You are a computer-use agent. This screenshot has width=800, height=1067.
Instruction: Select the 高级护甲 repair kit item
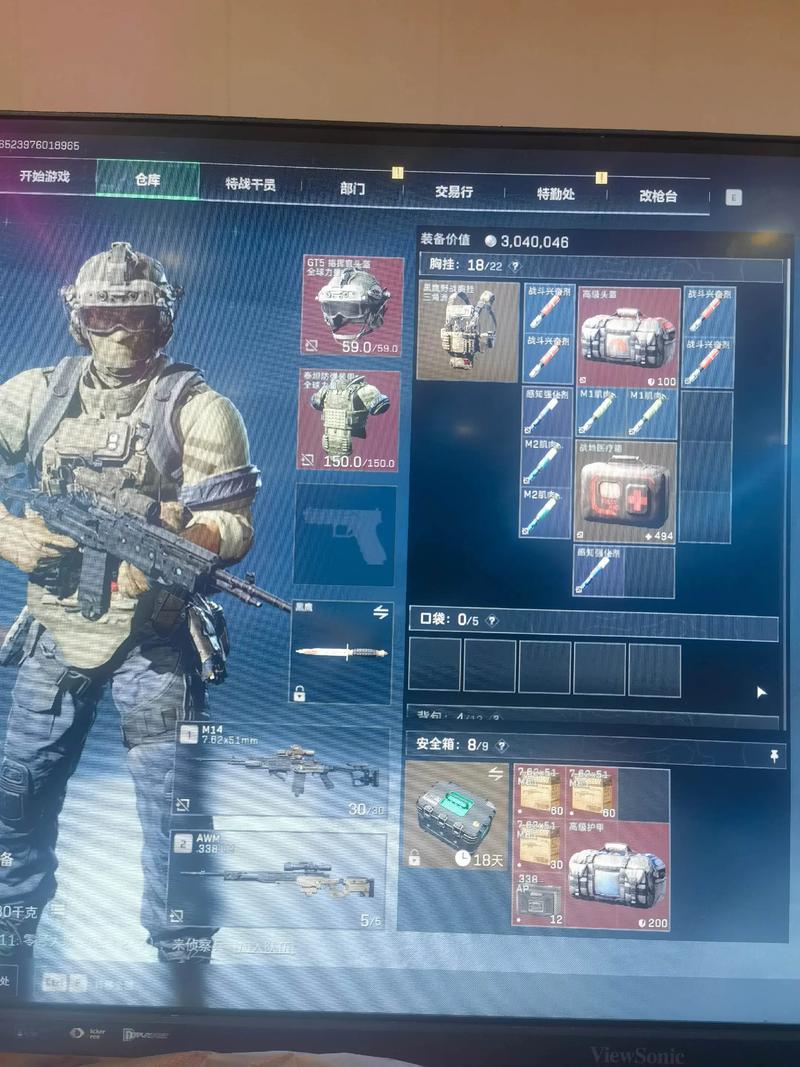pyautogui.click(x=618, y=873)
